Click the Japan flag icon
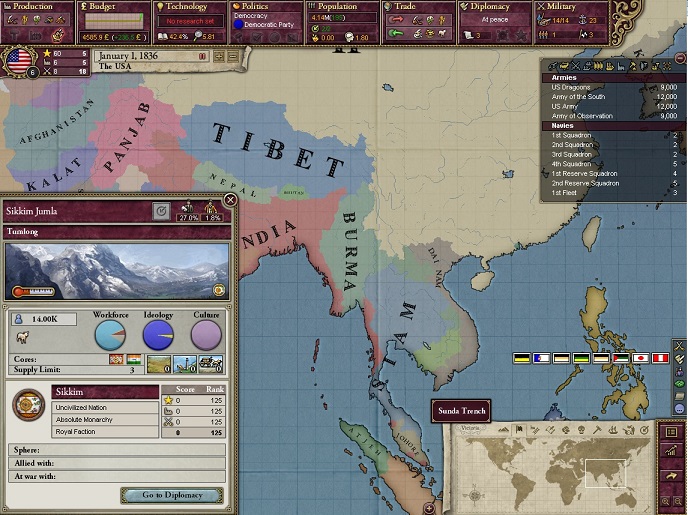The width and height of the screenshot is (688, 515). (x=640, y=358)
